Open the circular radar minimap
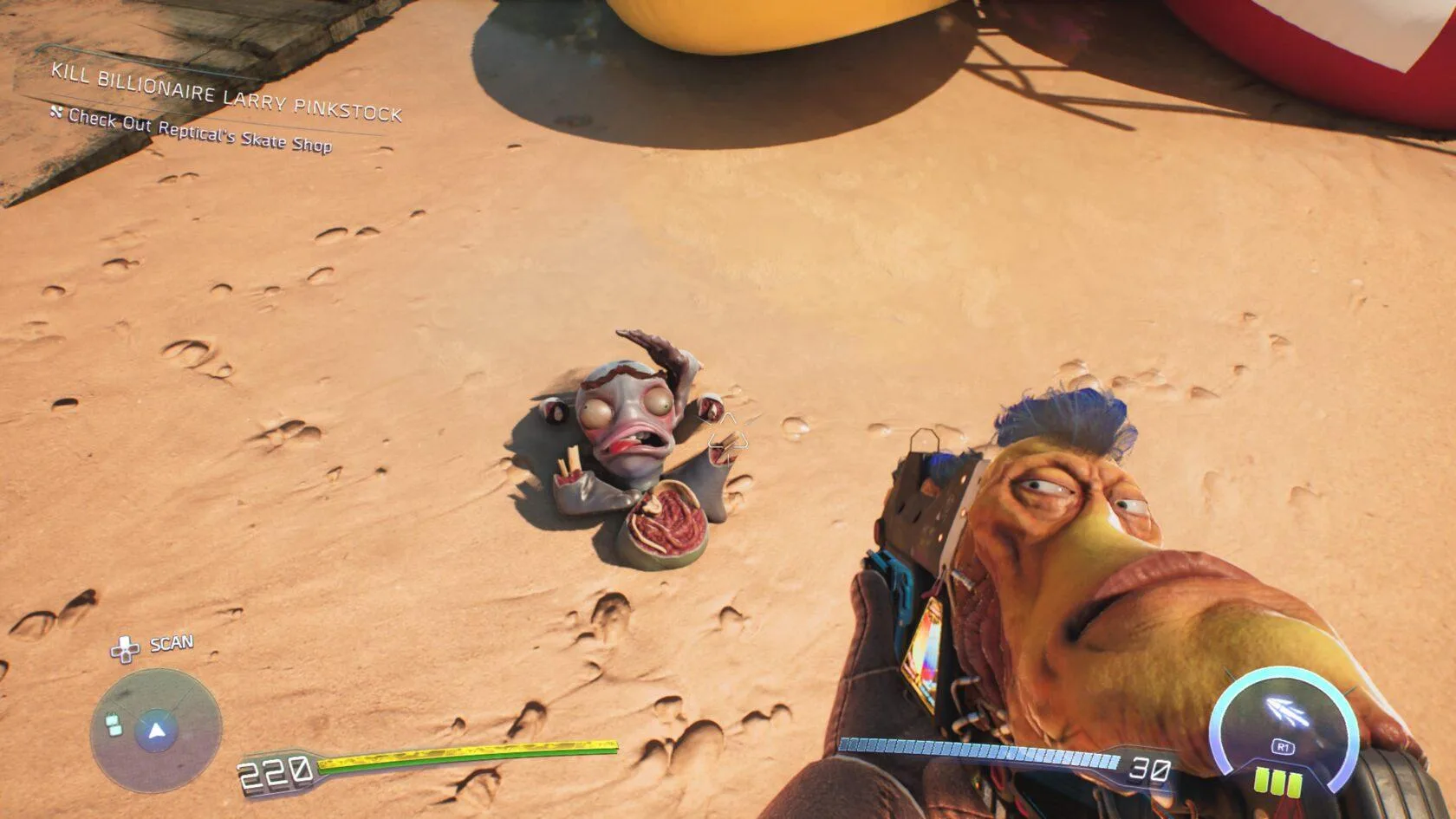The width and height of the screenshot is (1456, 819). click(157, 731)
